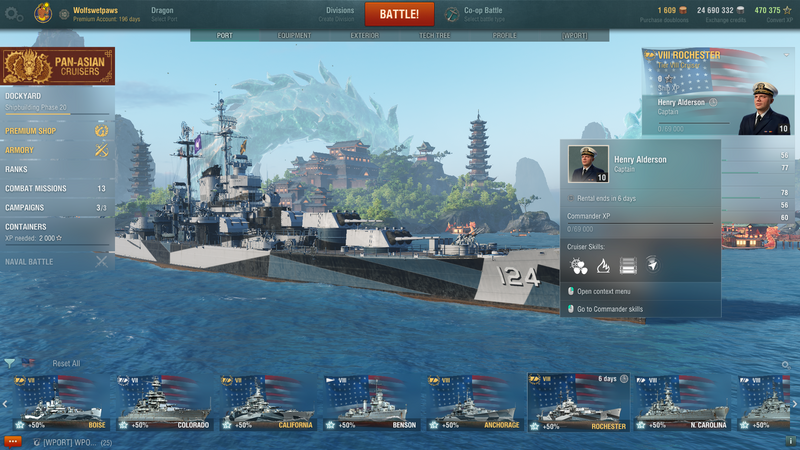Start the match with the BATTLE! button
800x450 pixels.
399,14
